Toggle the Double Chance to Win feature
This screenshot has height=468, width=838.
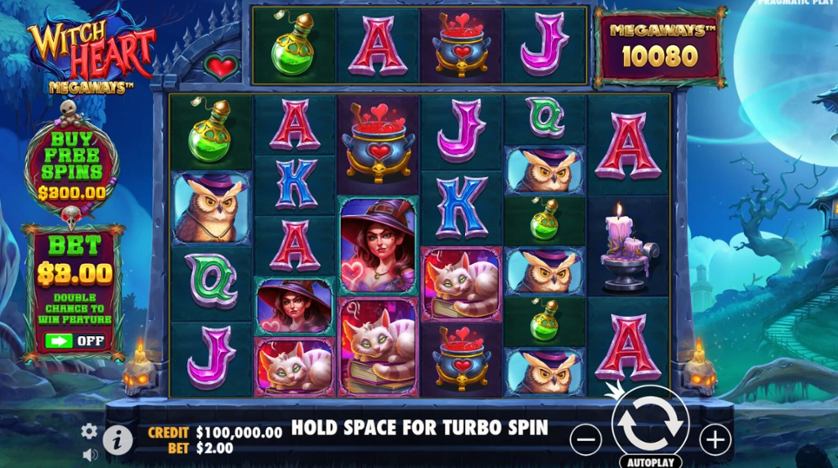coord(73,340)
